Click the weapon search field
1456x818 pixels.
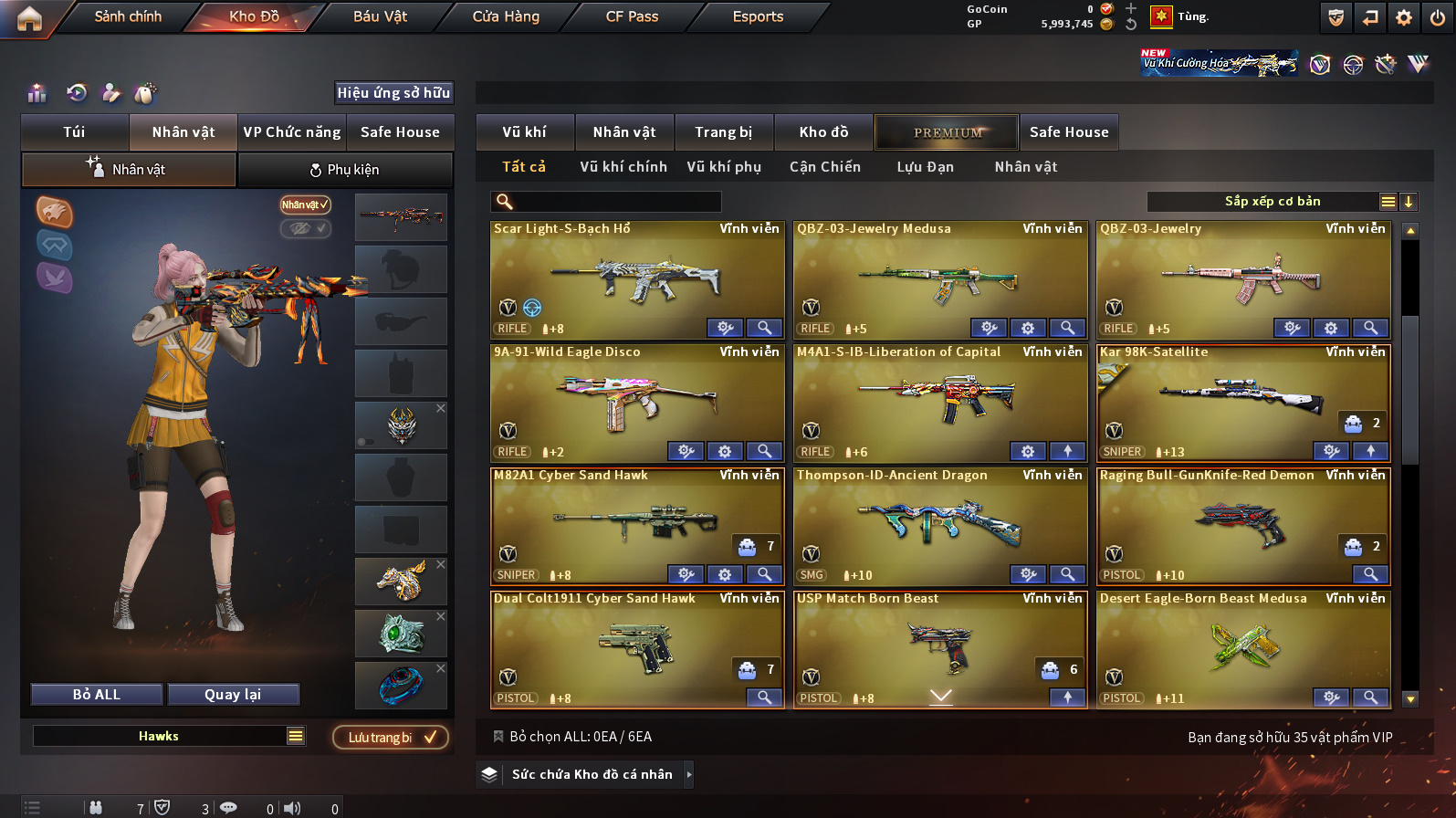click(616, 202)
